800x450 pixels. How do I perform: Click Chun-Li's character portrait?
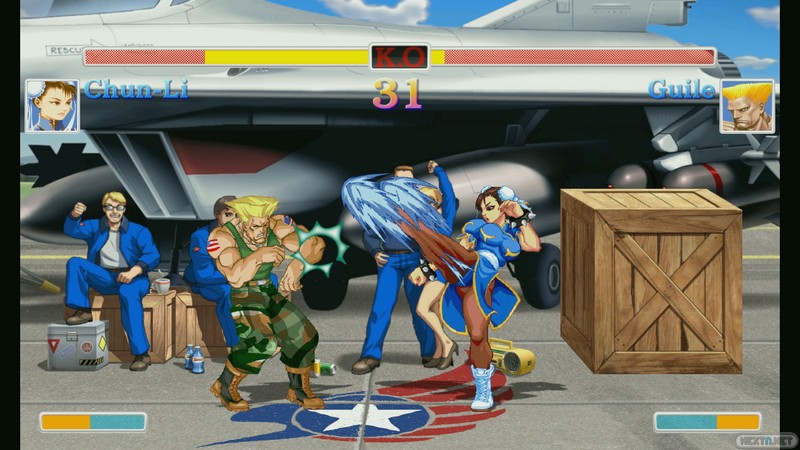[x=51, y=106]
